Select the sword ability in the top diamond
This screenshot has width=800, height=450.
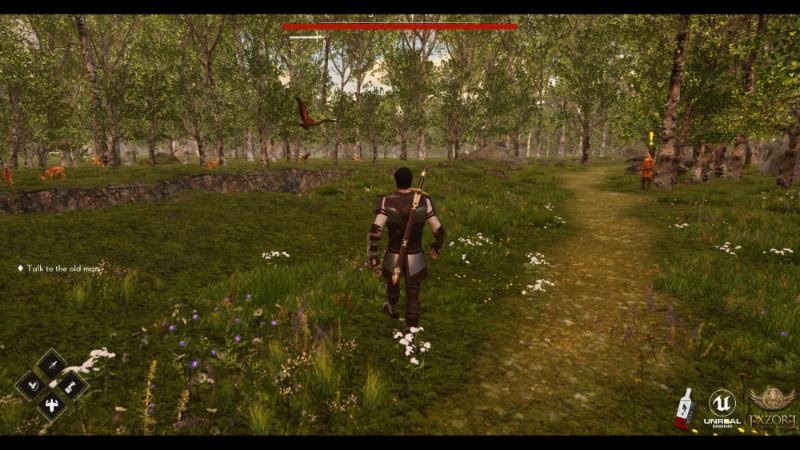coord(51,363)
